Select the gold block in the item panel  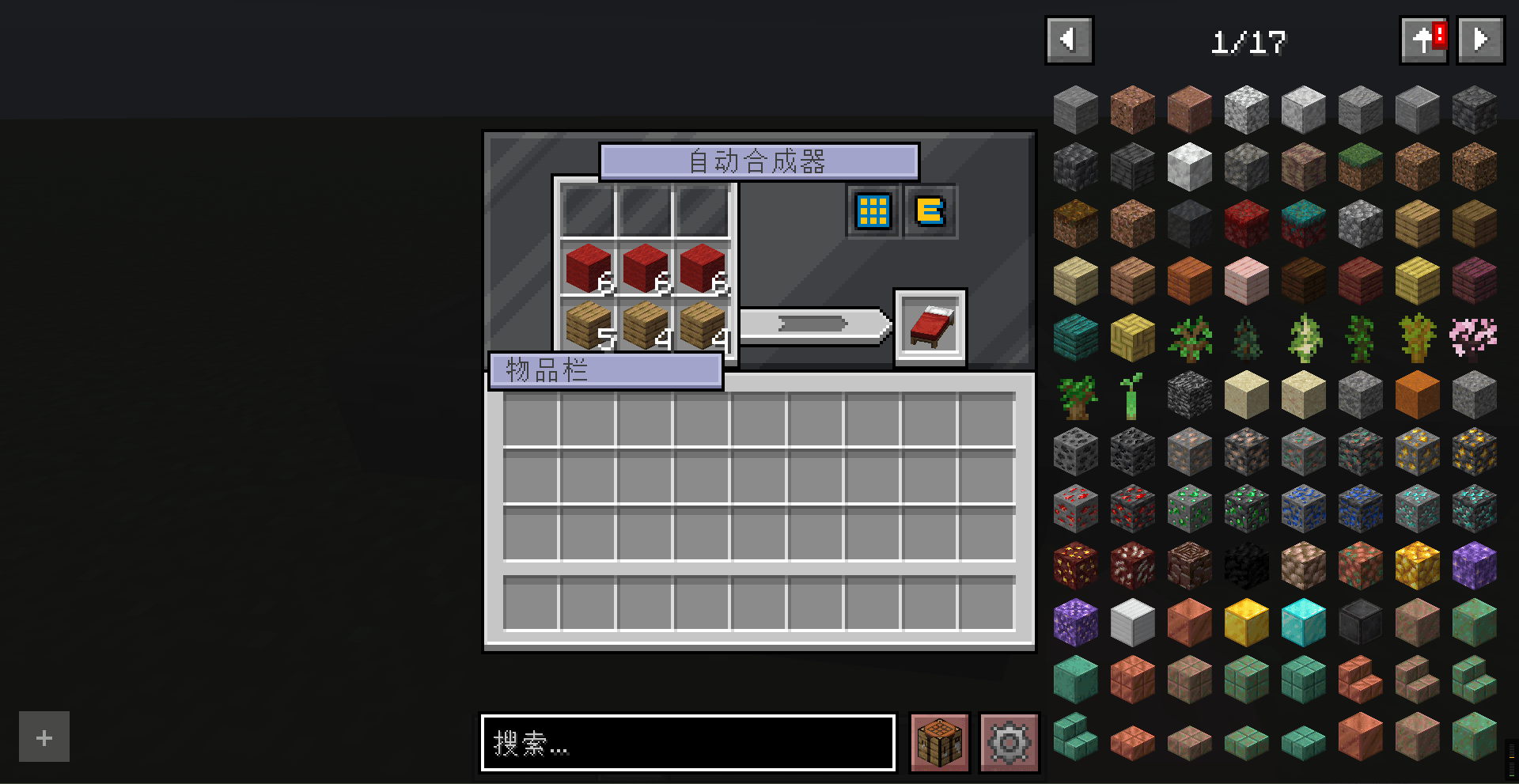click(x=1246, y=622)
